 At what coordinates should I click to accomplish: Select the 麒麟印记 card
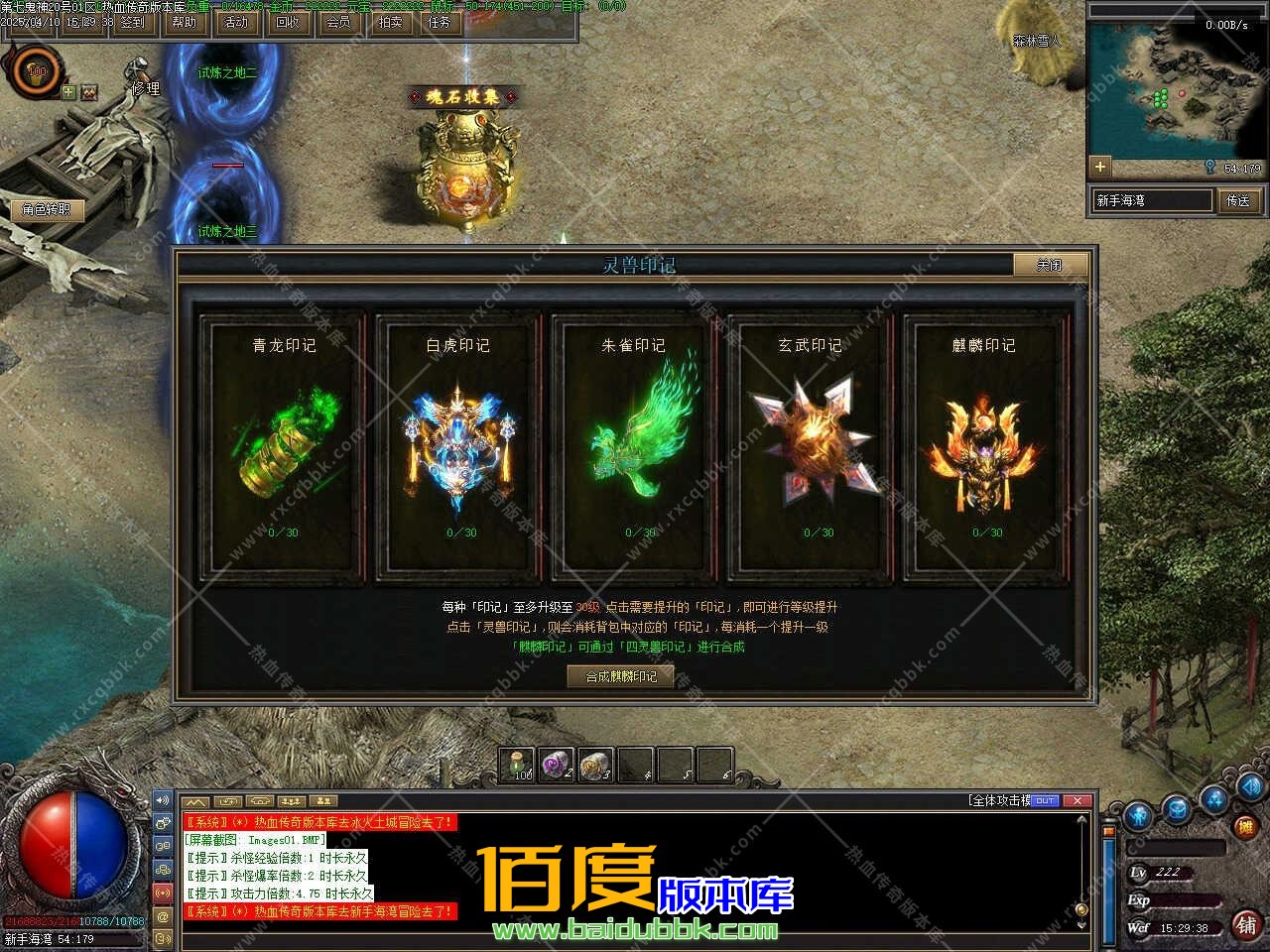coord(984,444)
